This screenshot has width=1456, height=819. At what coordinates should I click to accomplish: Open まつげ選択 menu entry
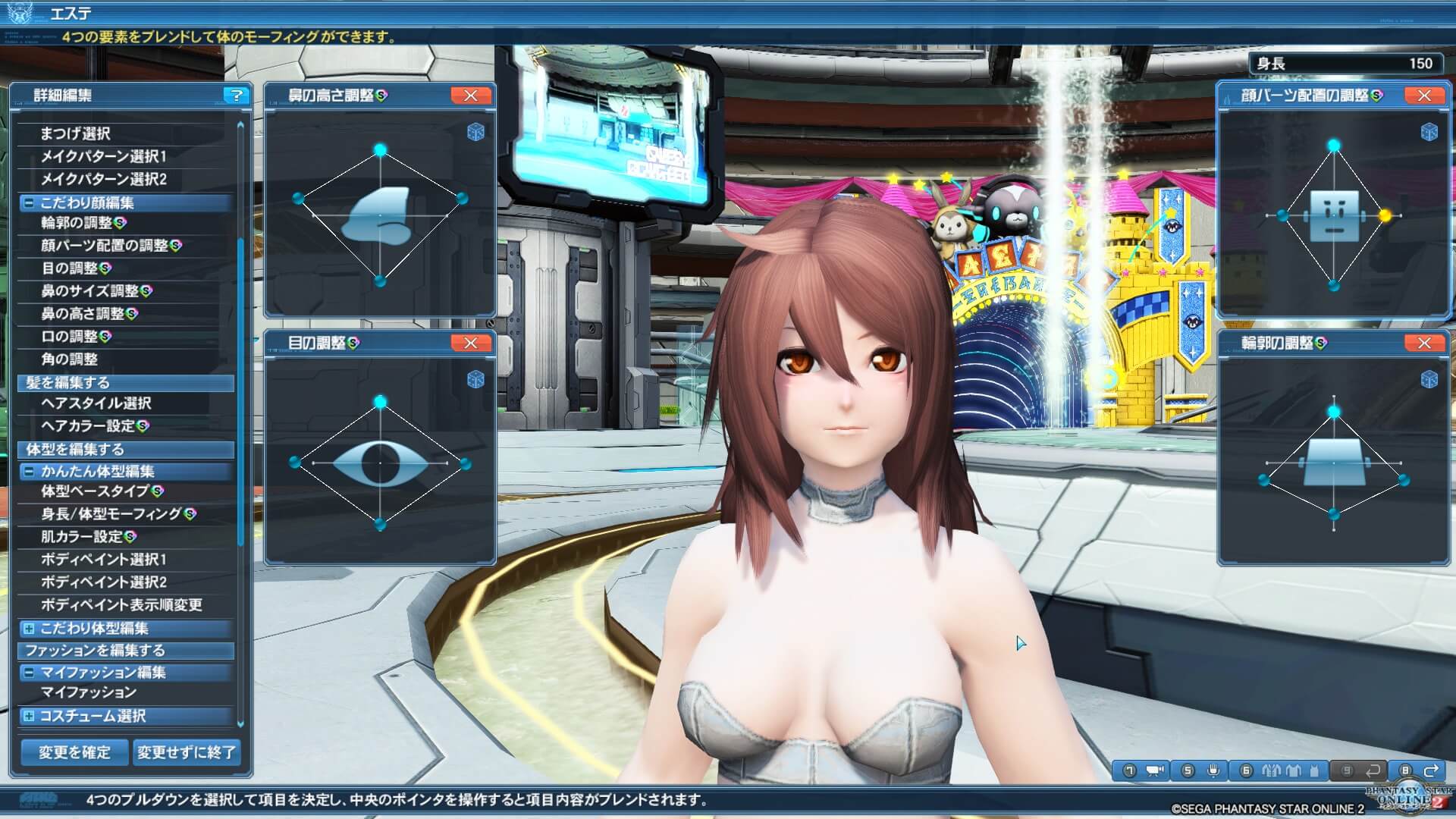[x=75, y=133]
